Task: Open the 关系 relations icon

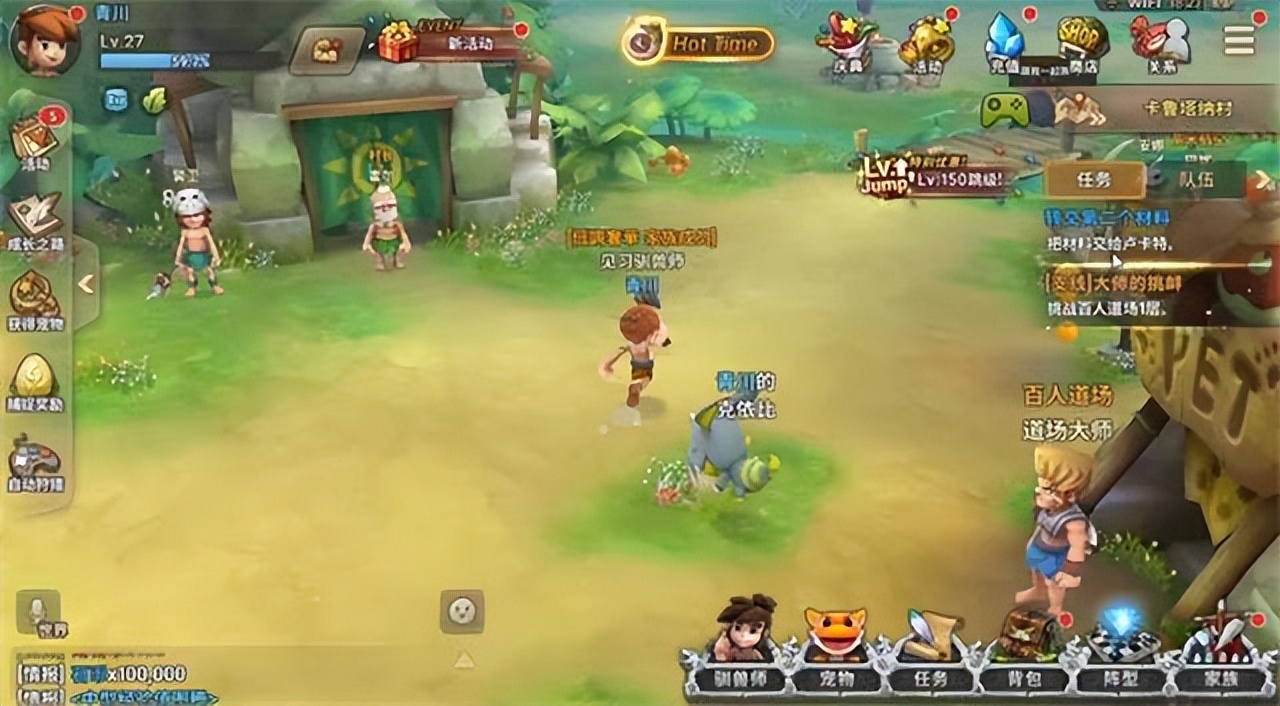Action: tap(1160, 44)
